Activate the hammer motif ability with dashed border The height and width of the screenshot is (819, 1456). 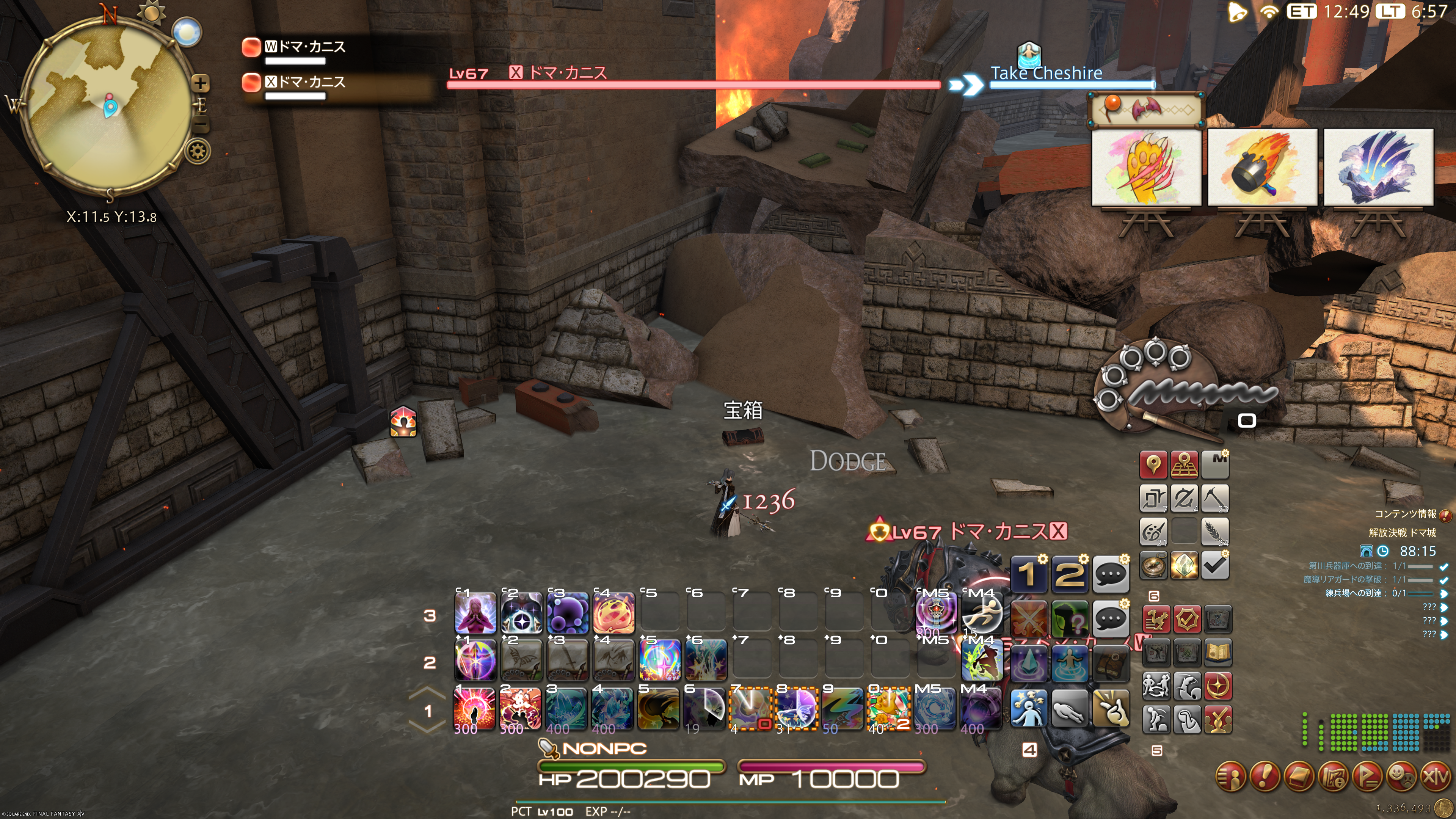(x=751, y=708)
